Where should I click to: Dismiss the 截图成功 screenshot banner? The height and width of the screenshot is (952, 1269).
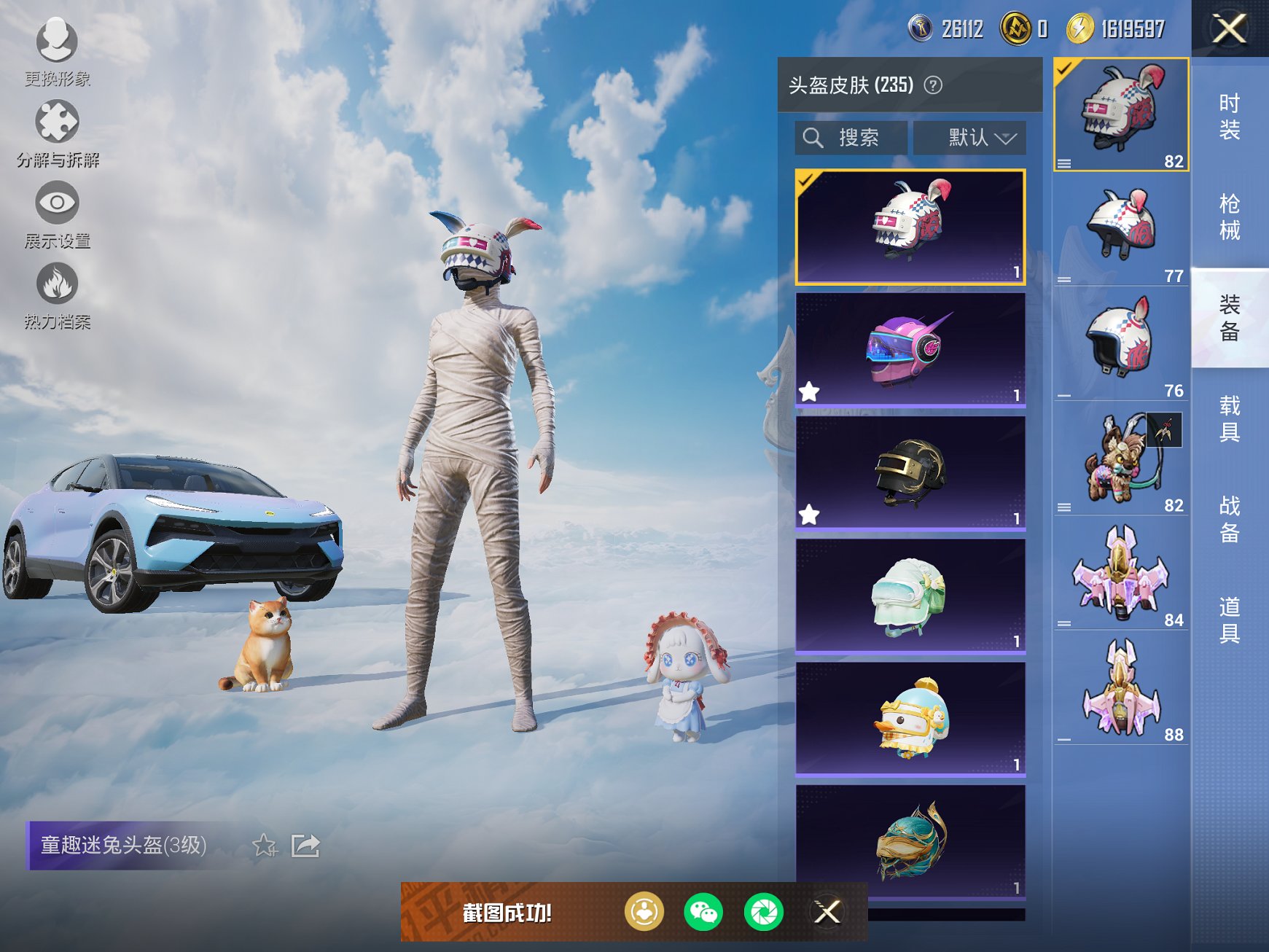(827, 912)
